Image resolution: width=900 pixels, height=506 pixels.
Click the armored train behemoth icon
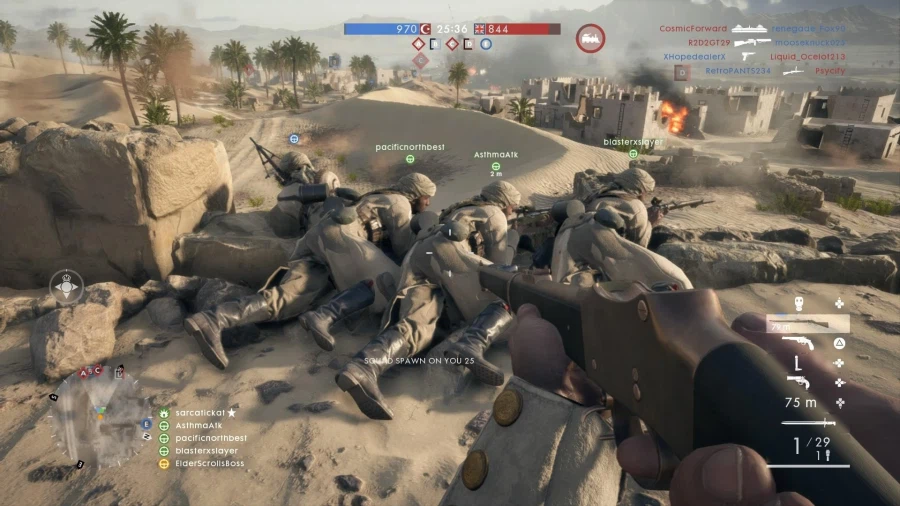(x=590, y=39)
